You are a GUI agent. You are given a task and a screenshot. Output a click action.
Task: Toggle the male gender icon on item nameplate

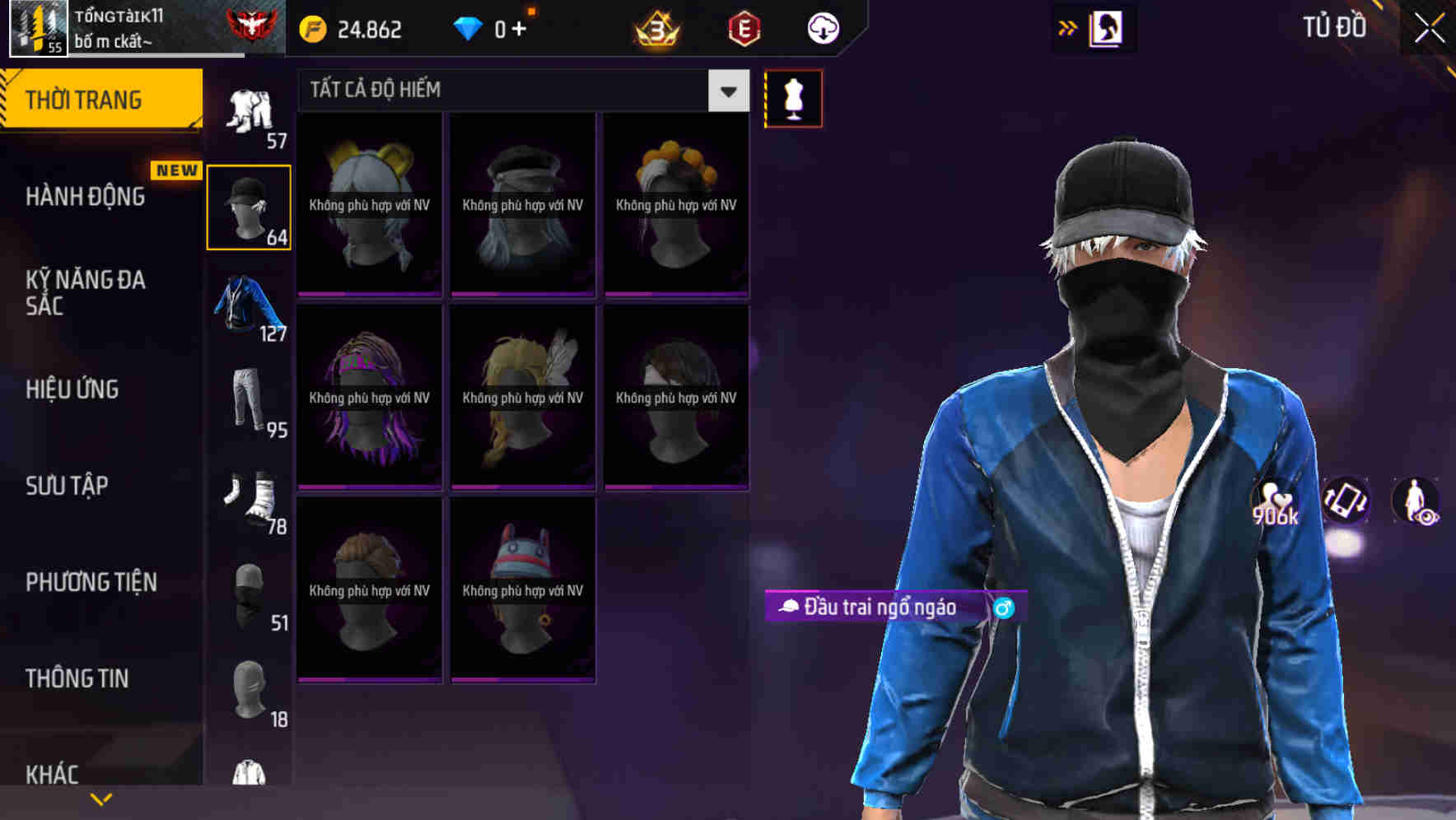[1006, 609]
